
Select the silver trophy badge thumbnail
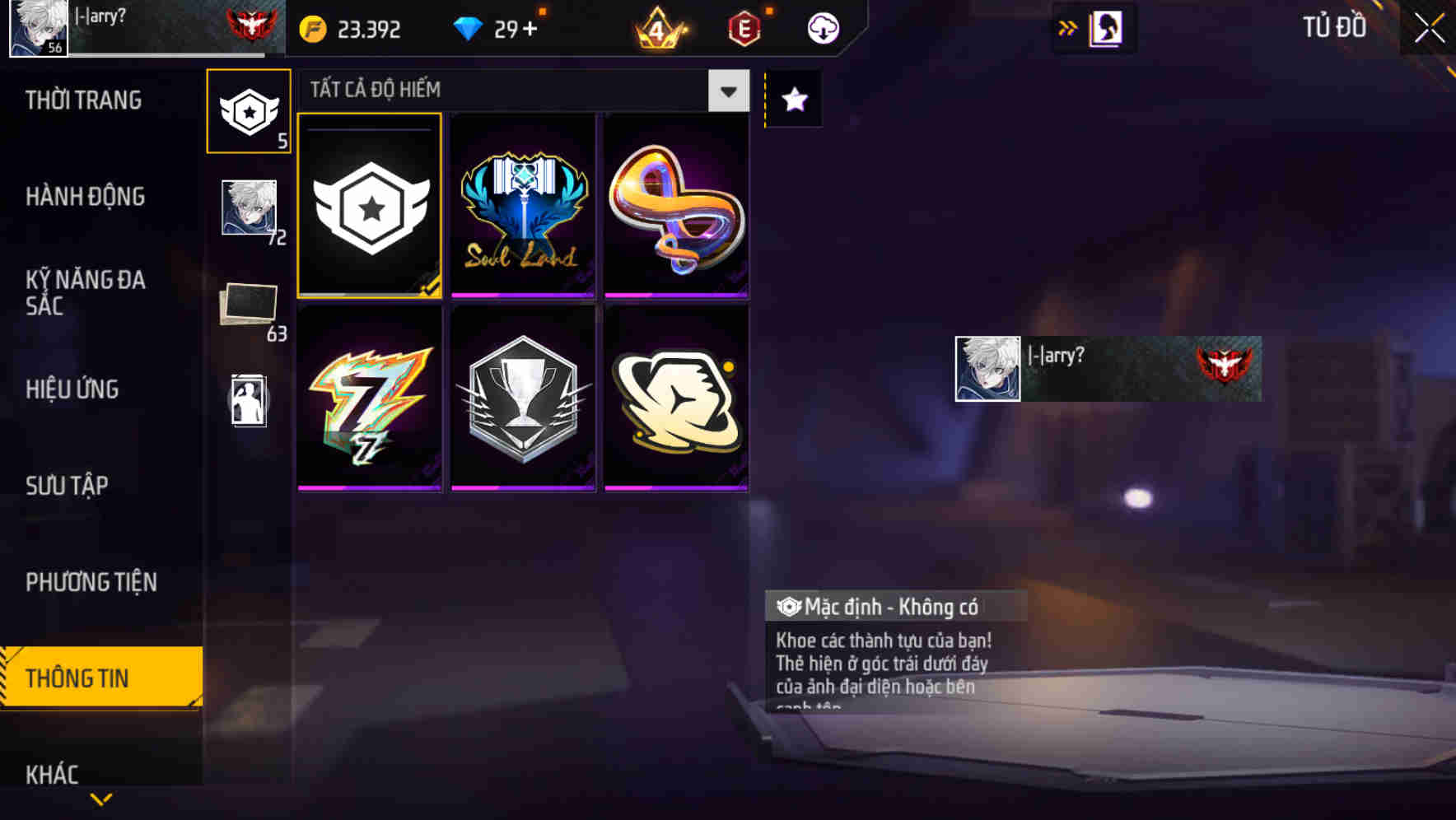[522, 398]
